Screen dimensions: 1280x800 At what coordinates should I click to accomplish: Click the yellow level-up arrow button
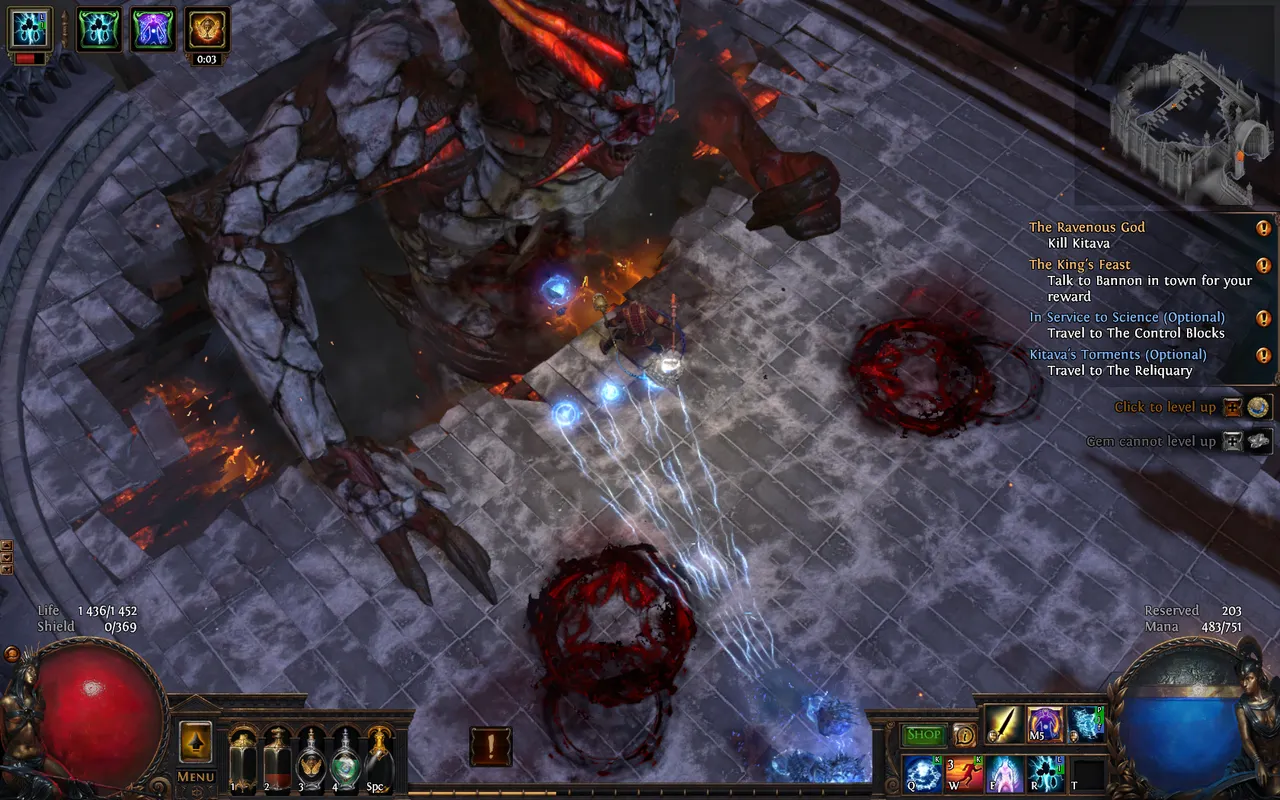click(x=196, y=742)
